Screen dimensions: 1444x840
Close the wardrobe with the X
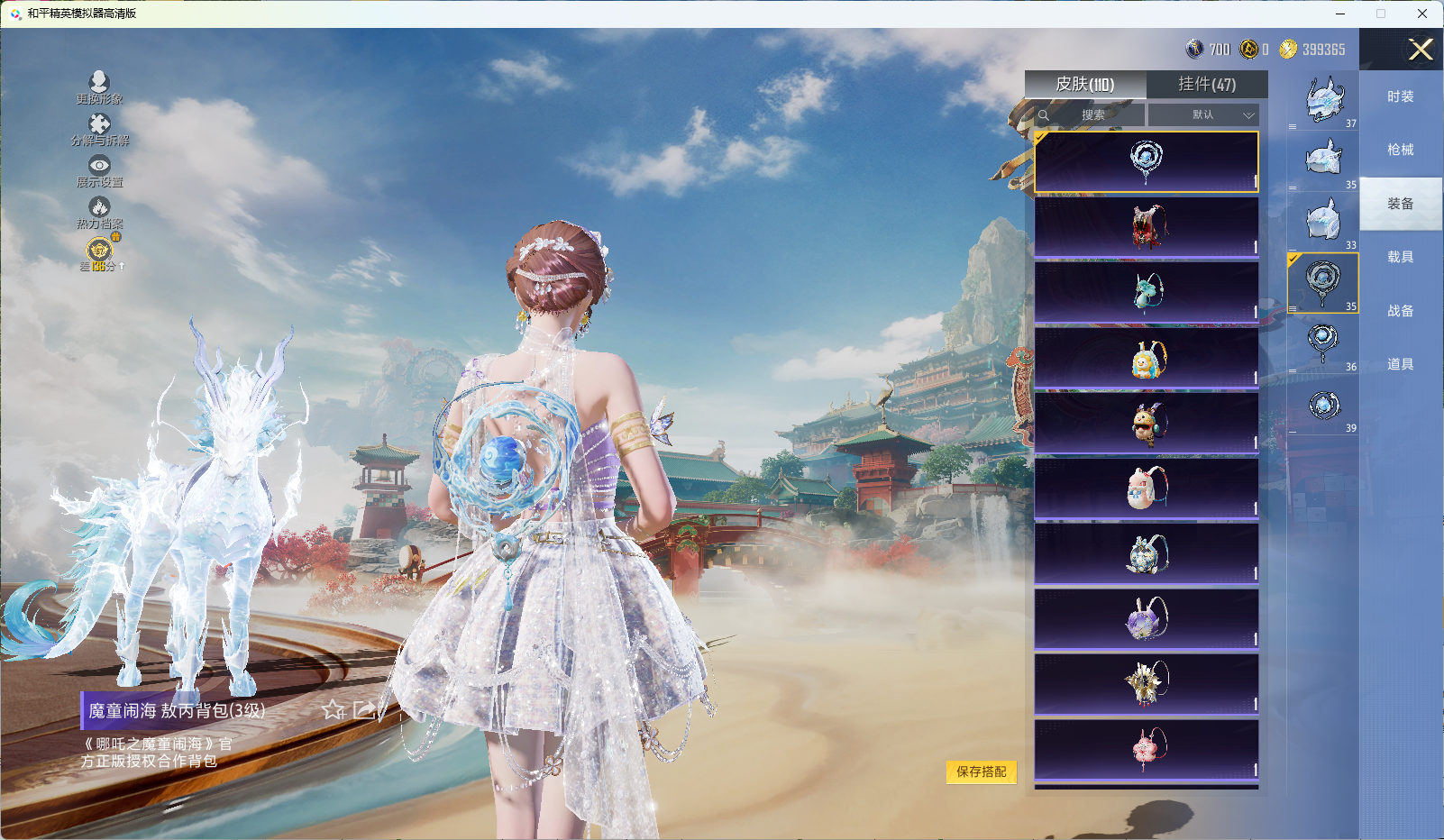1421,50
